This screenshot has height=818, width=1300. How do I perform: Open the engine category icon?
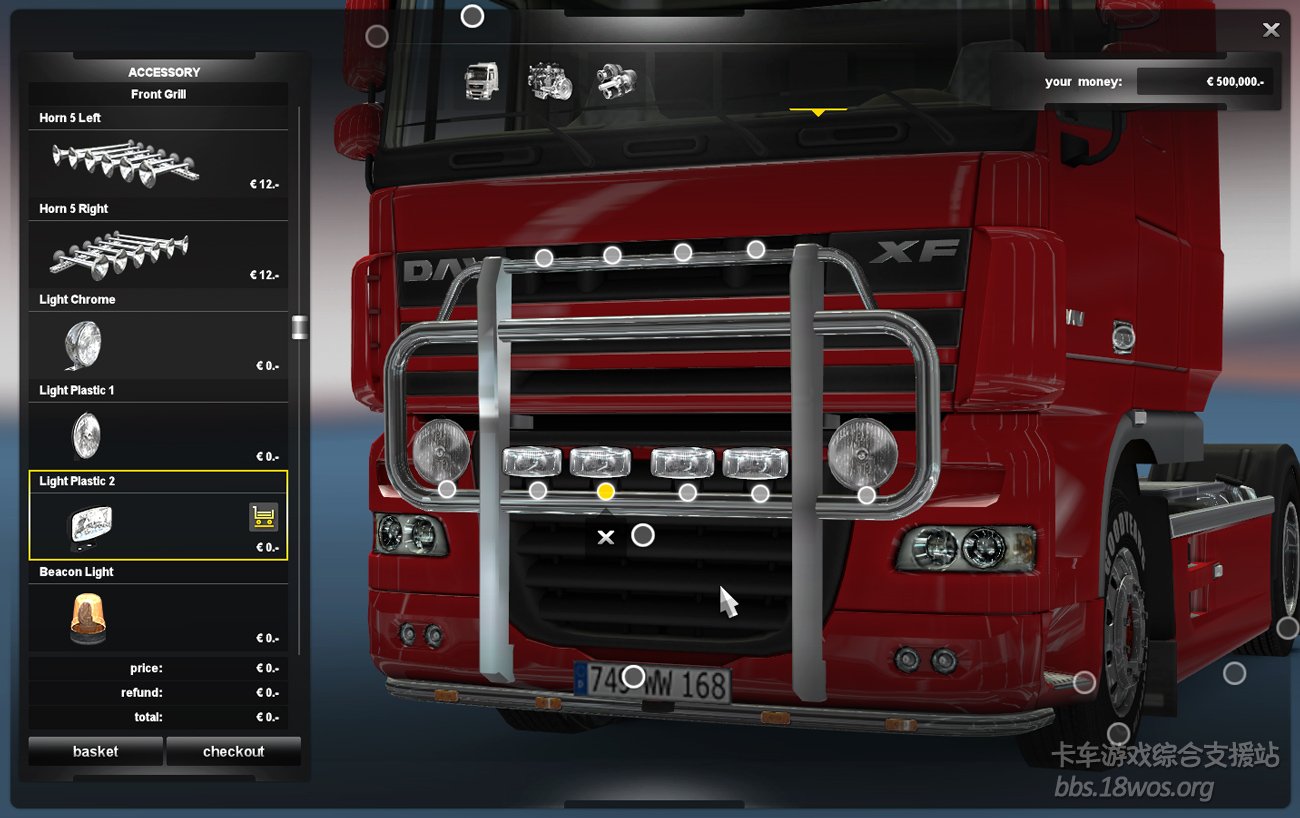(x=549, y=81)
